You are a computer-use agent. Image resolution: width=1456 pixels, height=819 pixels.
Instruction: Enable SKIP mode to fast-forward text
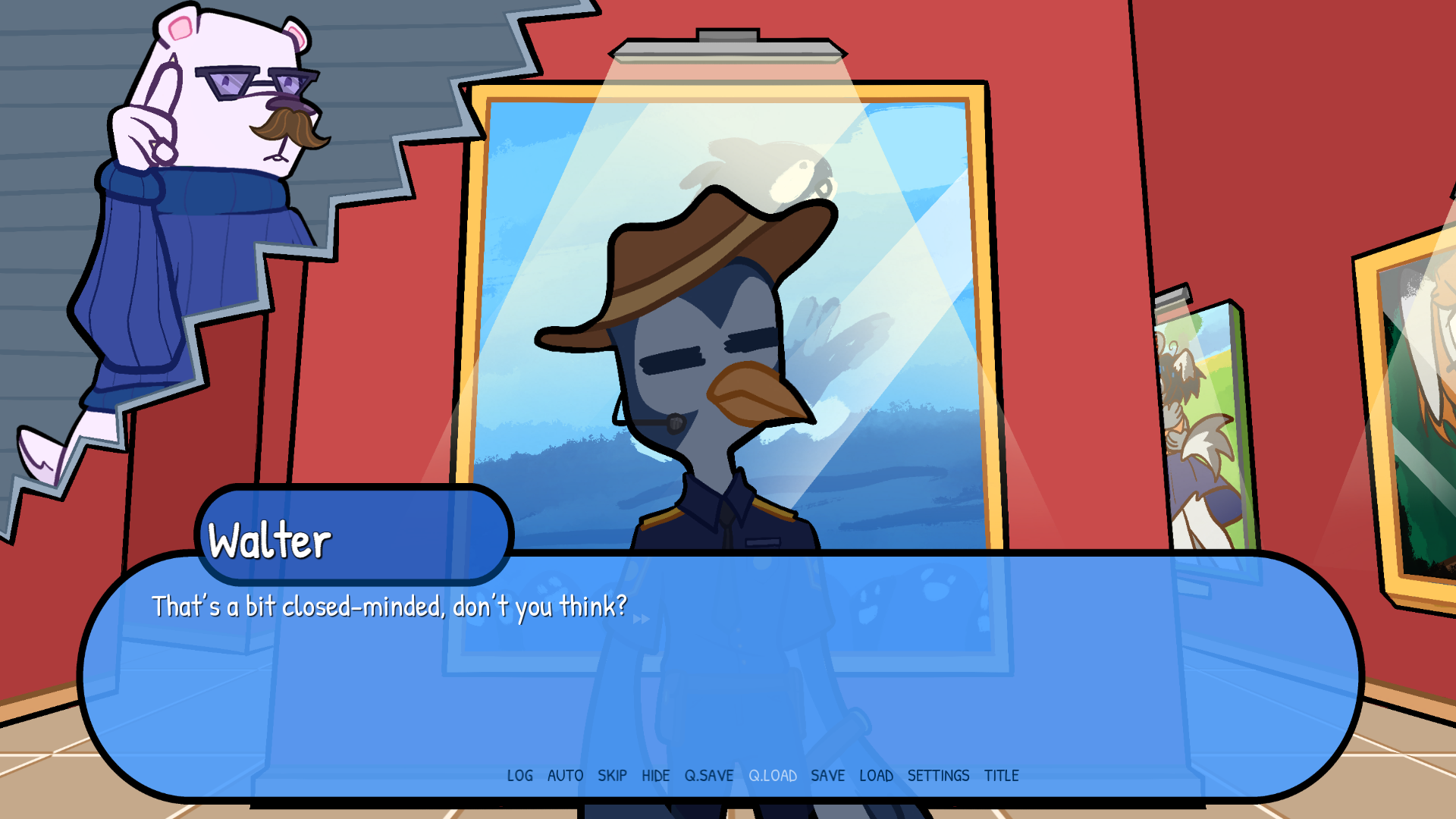[x=613, y=776]
